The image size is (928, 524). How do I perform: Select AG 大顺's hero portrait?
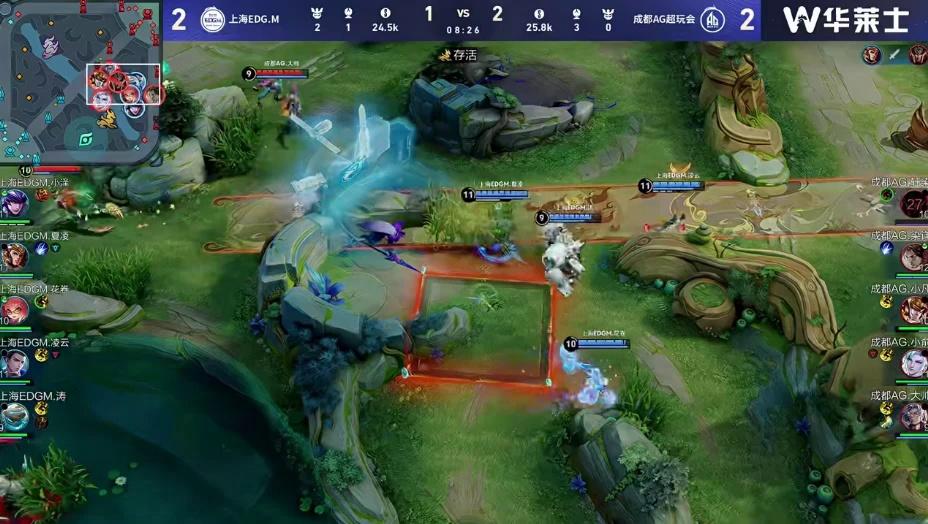913,417
